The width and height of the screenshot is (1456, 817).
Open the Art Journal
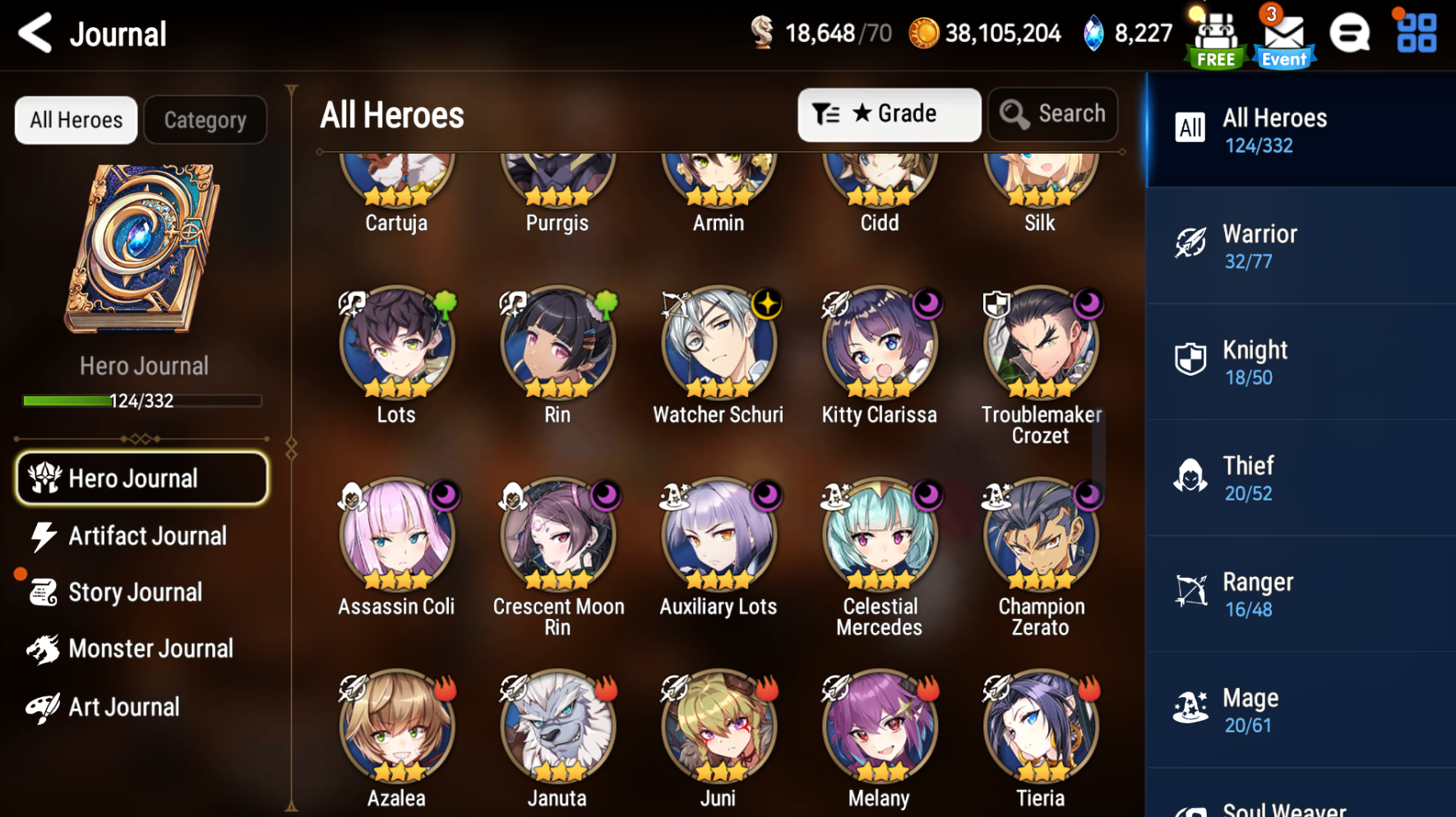click(123, 706)
